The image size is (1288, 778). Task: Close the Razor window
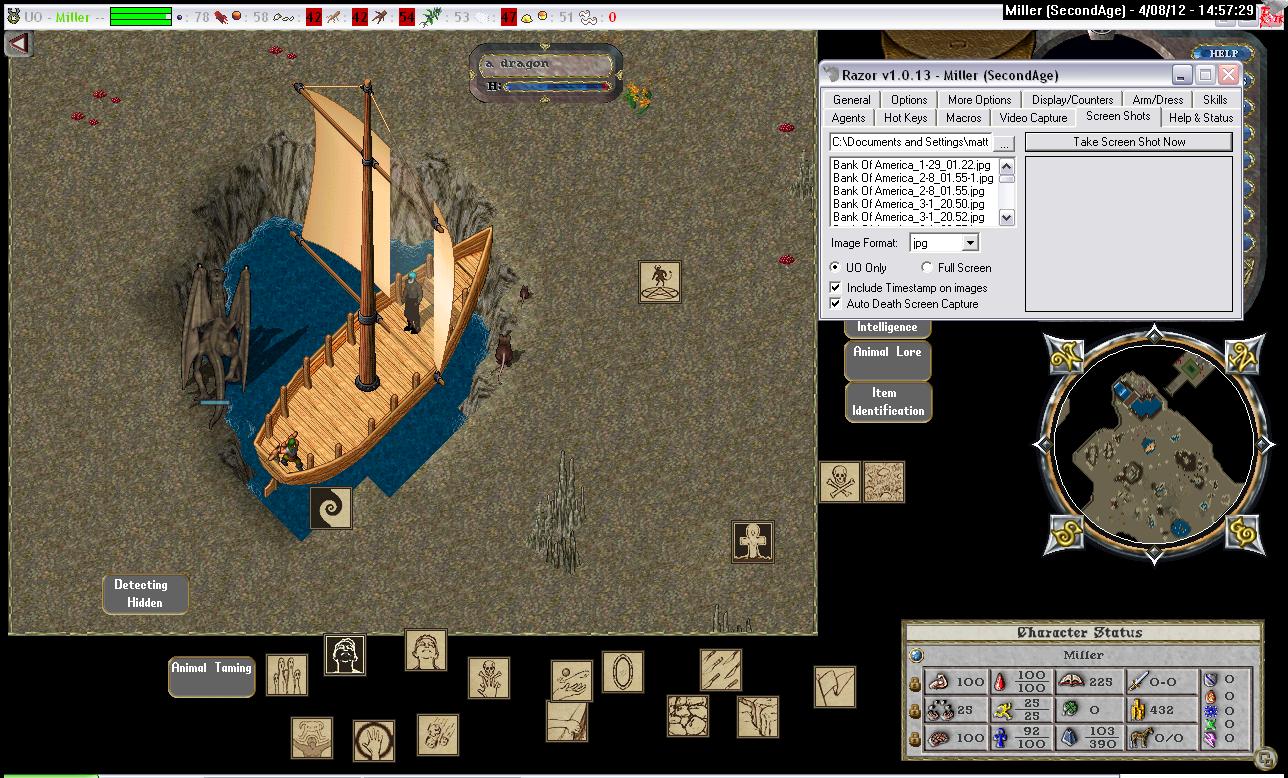pyautogui.click(x=1229, y=75)
